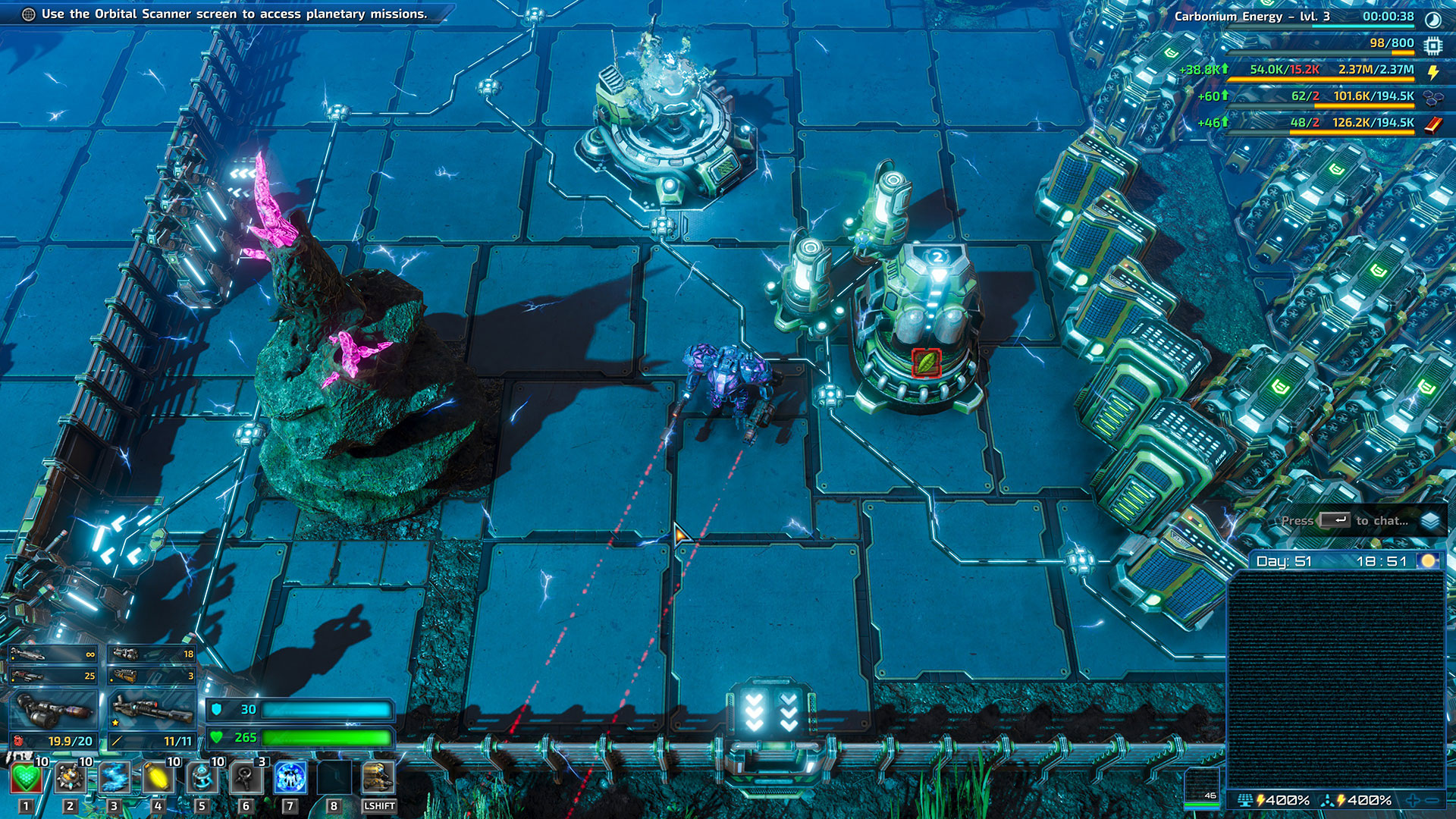
Task: Use the yellow glowing capsule item
Action: pos(158,779)
